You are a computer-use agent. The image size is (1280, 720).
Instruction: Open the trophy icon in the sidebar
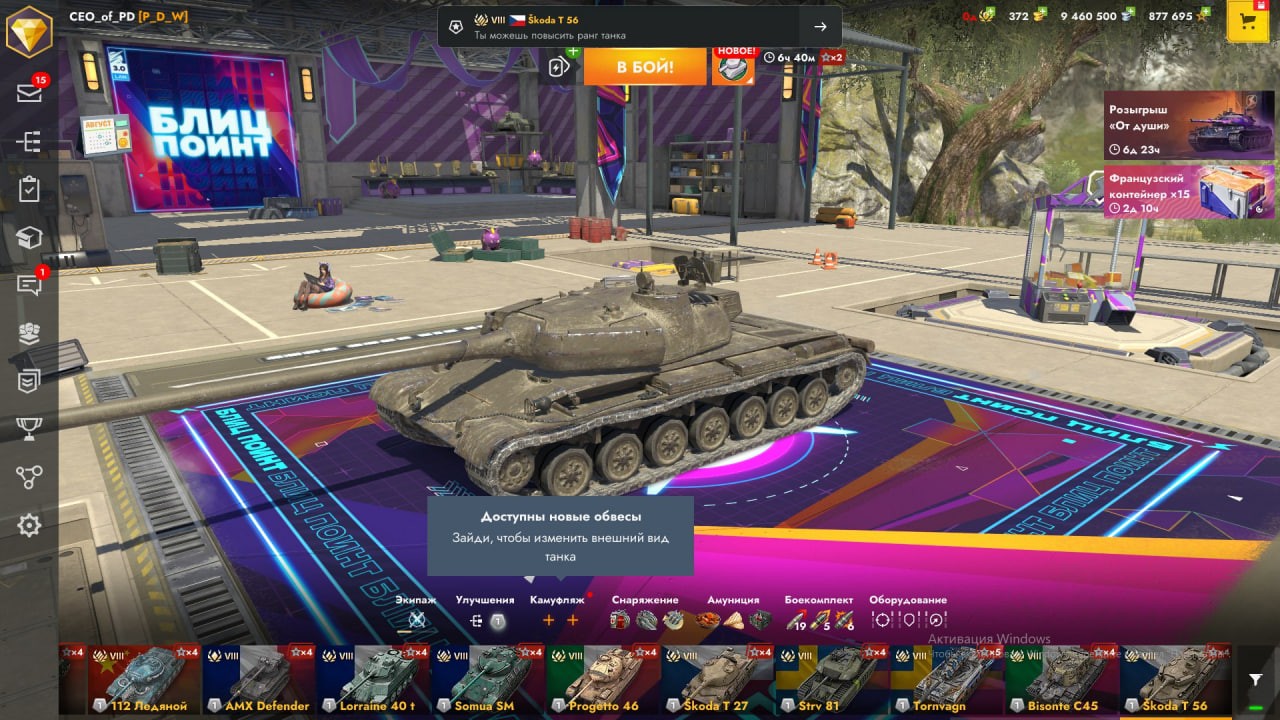coord(29,429)
